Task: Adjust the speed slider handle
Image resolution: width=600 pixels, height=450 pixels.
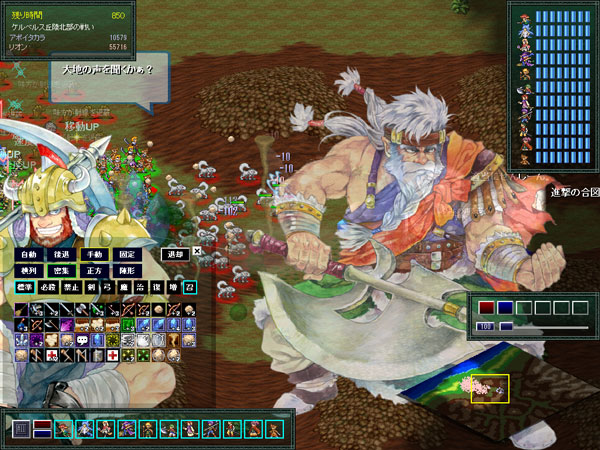Action: click(x=506, y=327)
